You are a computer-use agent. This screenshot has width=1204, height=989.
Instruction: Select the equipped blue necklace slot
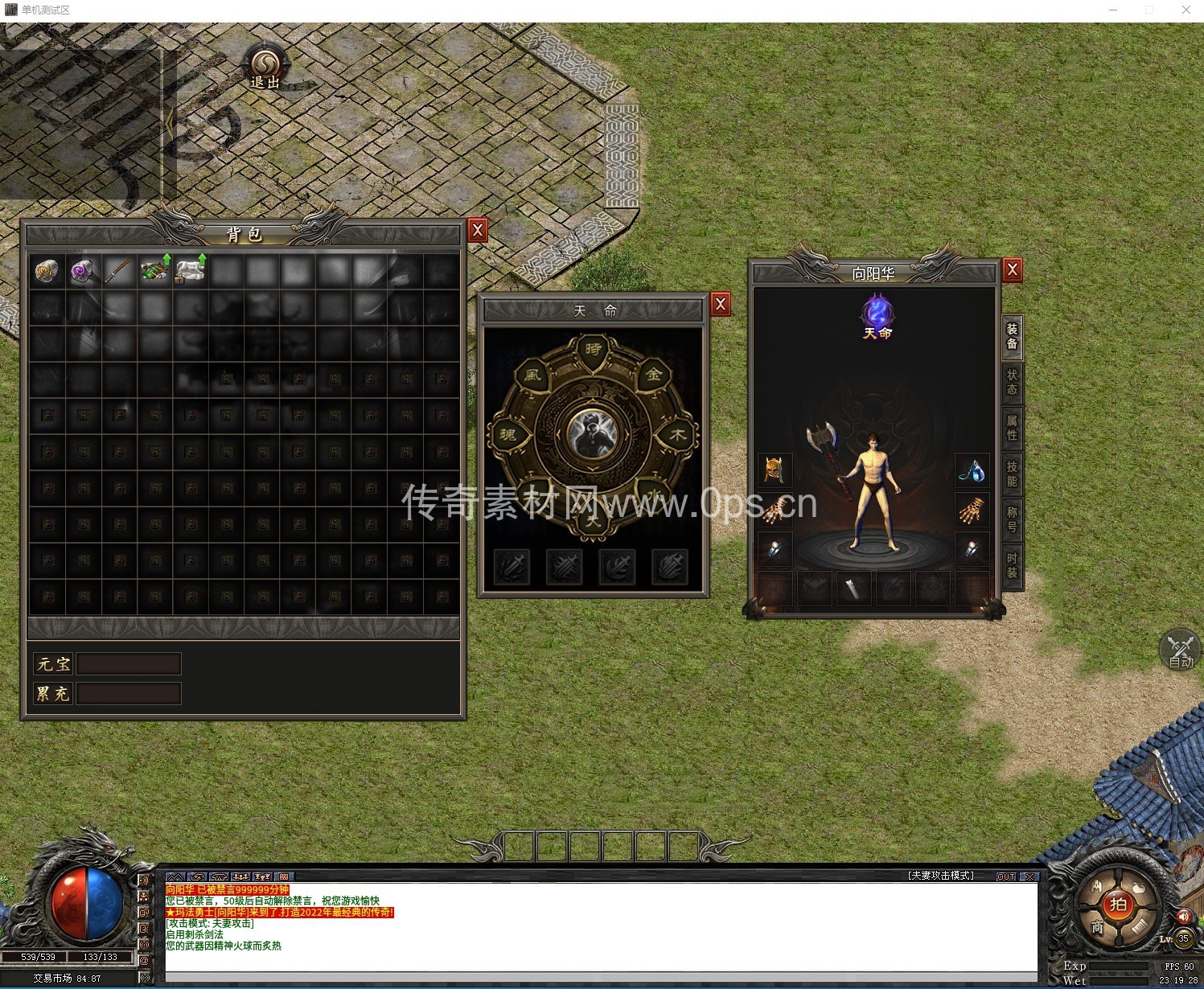tap(972, 470)
